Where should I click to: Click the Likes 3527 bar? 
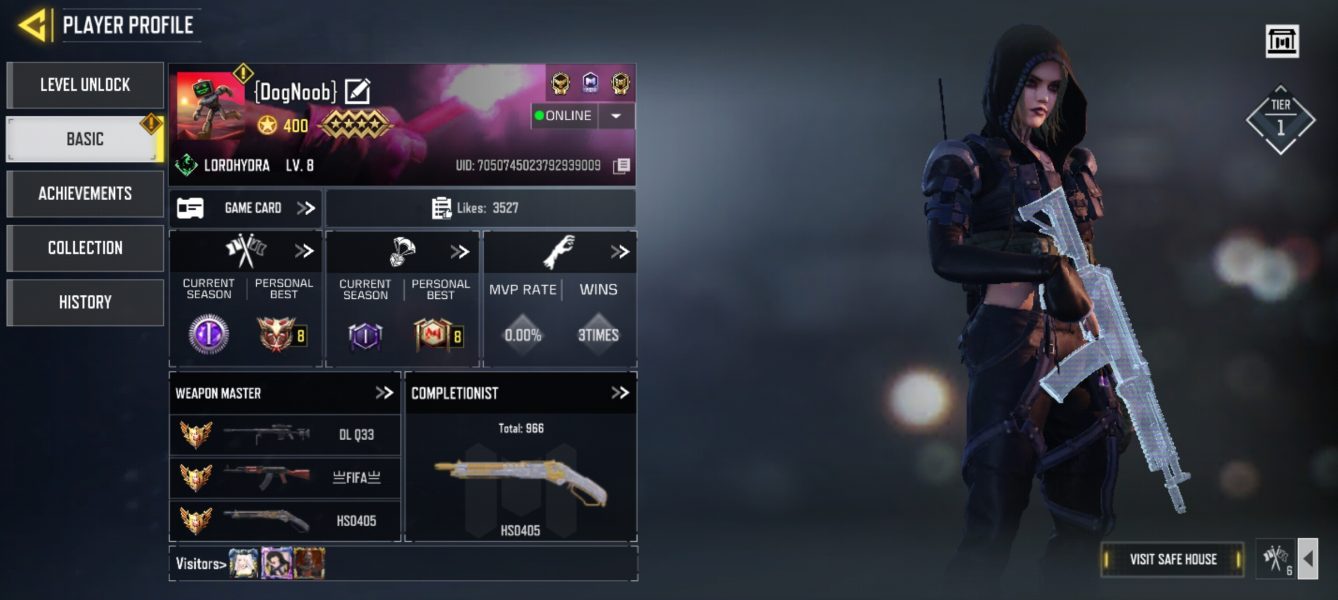(480, 208)
